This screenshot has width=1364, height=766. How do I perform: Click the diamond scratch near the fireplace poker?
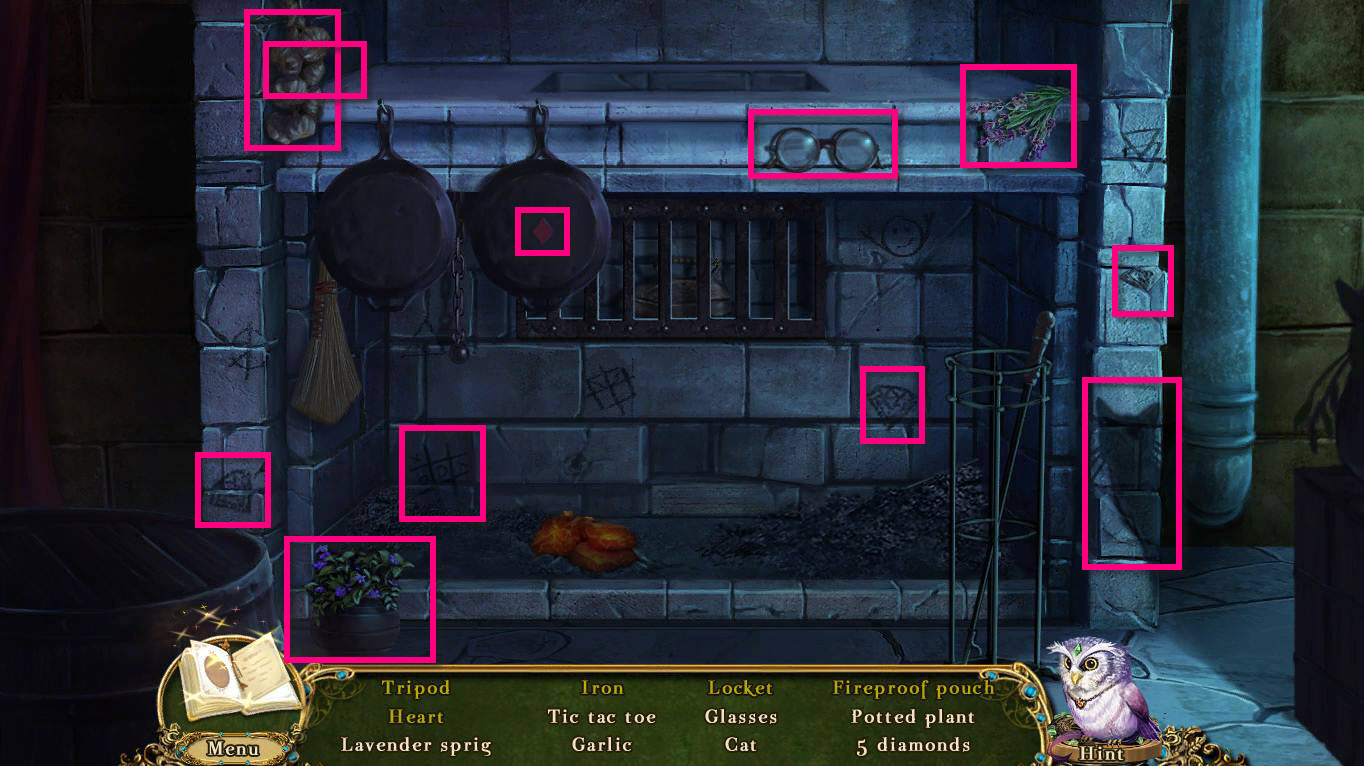(x=893, y=405)
